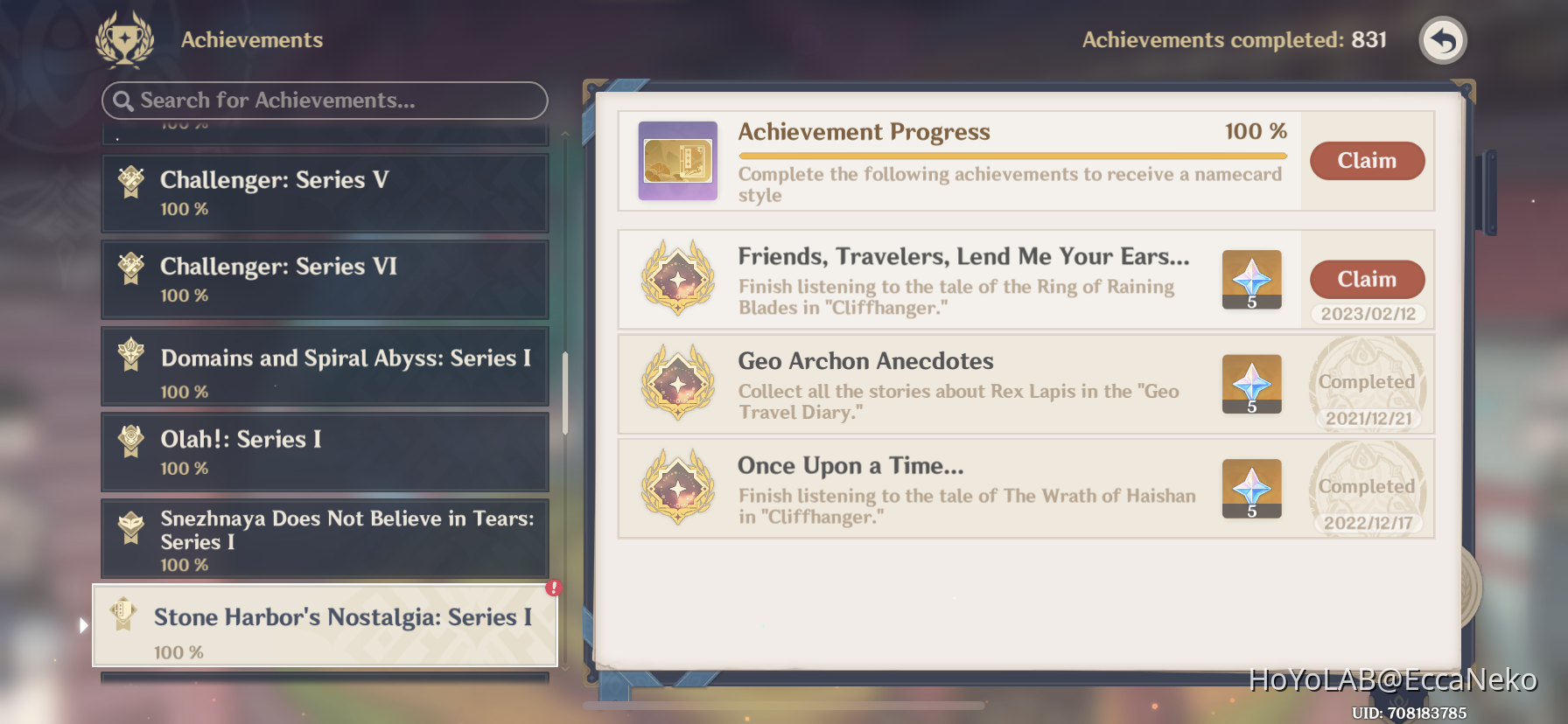Claim the Achievement Progress namecard reward

1367,161
